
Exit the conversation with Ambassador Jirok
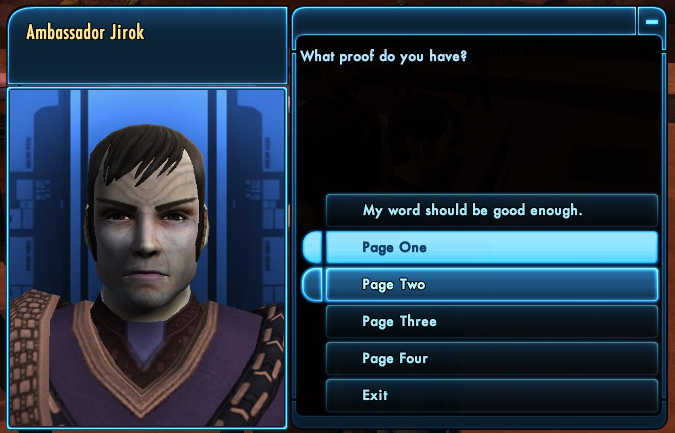491,395
